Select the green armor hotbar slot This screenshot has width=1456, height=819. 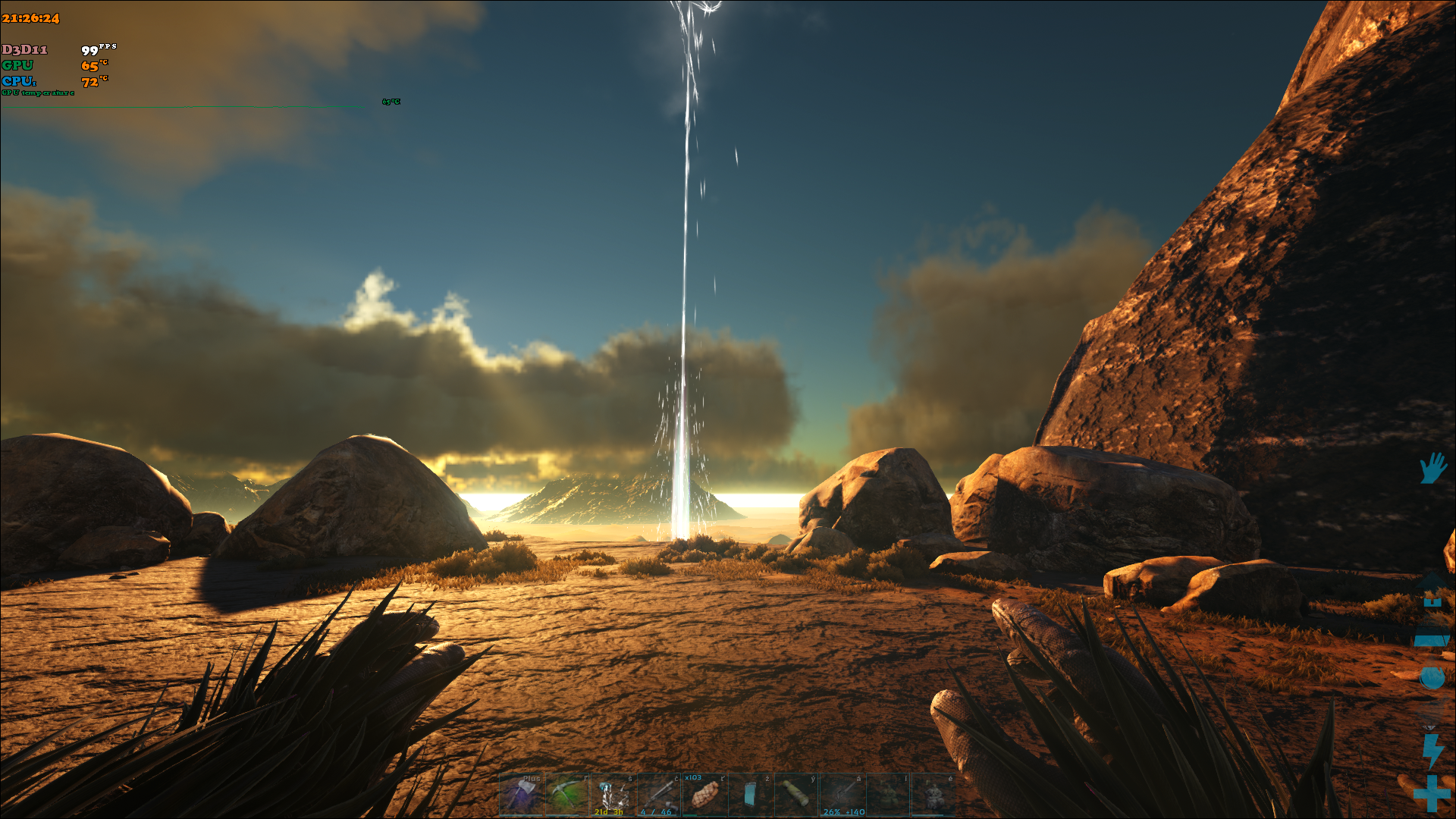(887, 795)
